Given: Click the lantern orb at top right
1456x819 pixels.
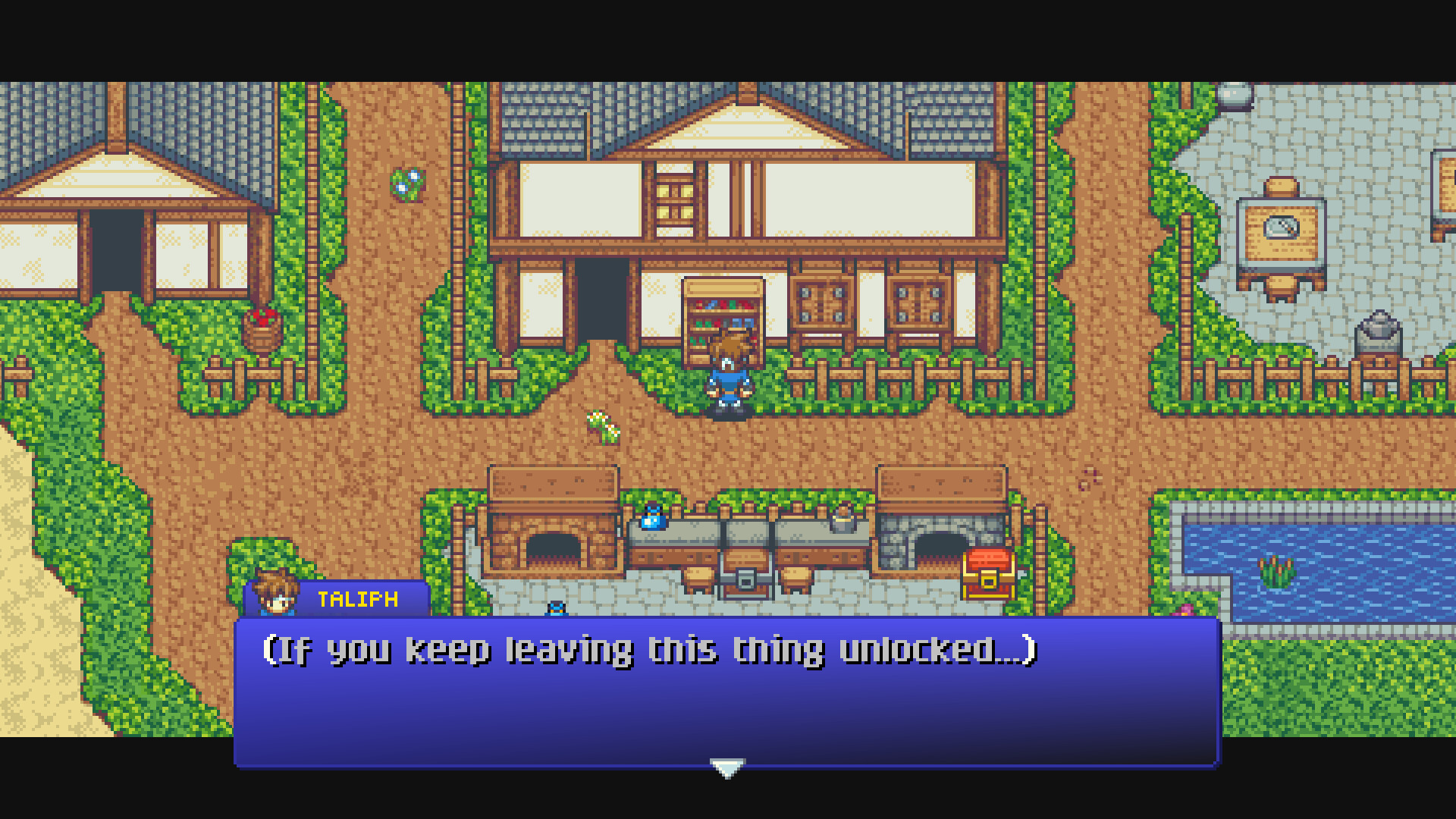Looking at the screenshot, I should [x=1235, y=96].
